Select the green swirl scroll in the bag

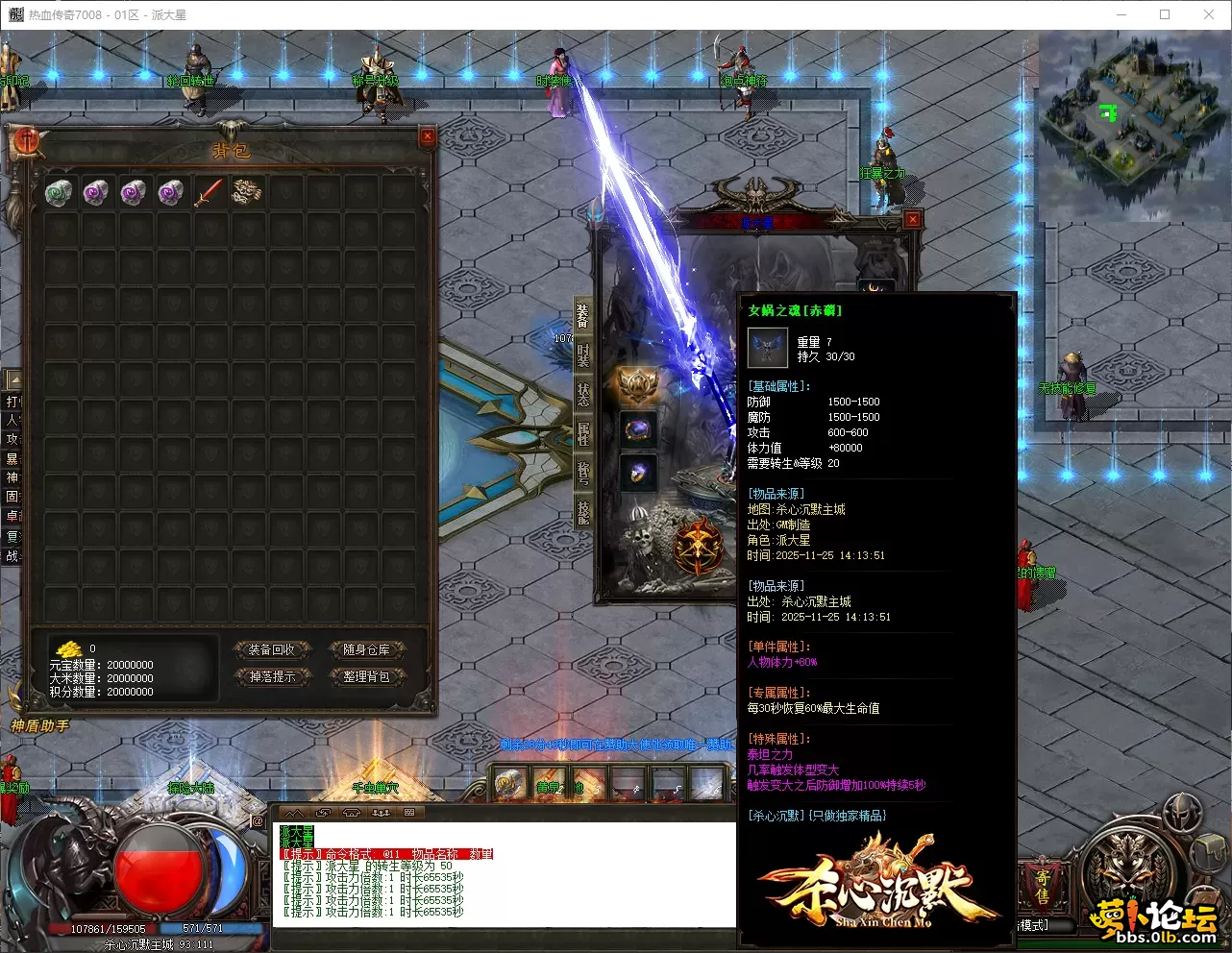tap(59, 193)
